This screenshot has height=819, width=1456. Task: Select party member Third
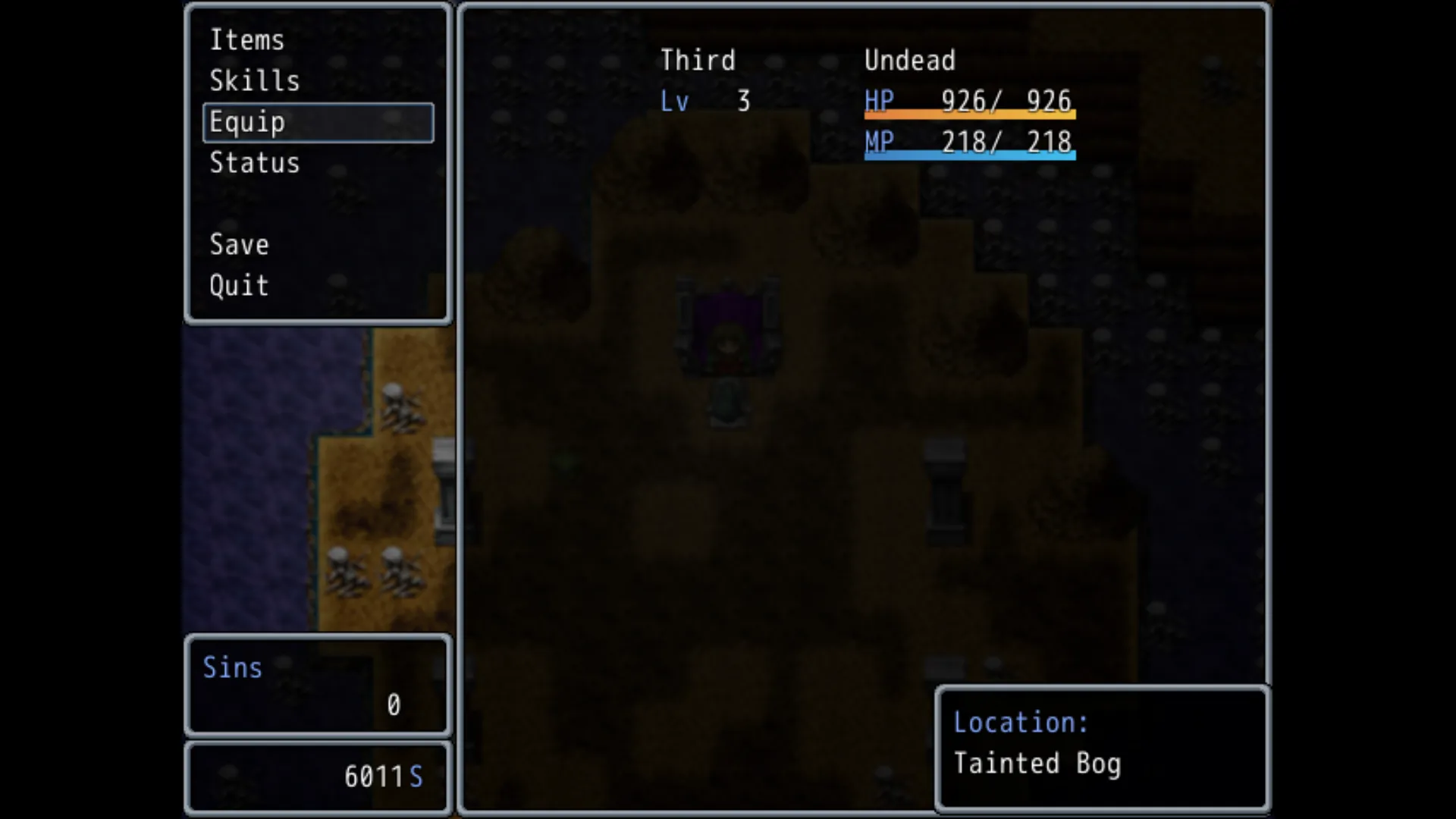click(x=698, y=61)
